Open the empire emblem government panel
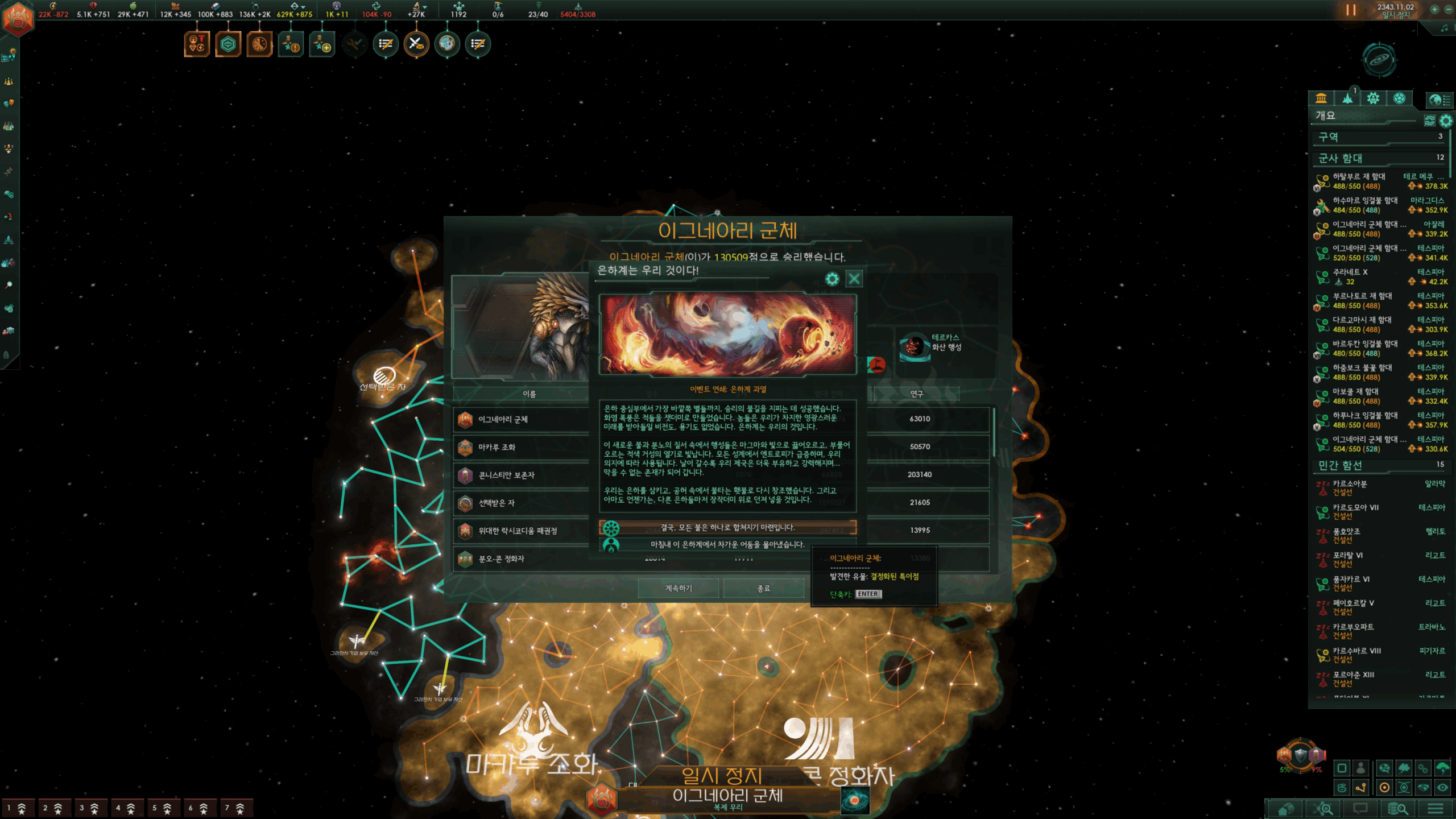The width and height of the screenshot is (1456, 819). coord(18,18)
